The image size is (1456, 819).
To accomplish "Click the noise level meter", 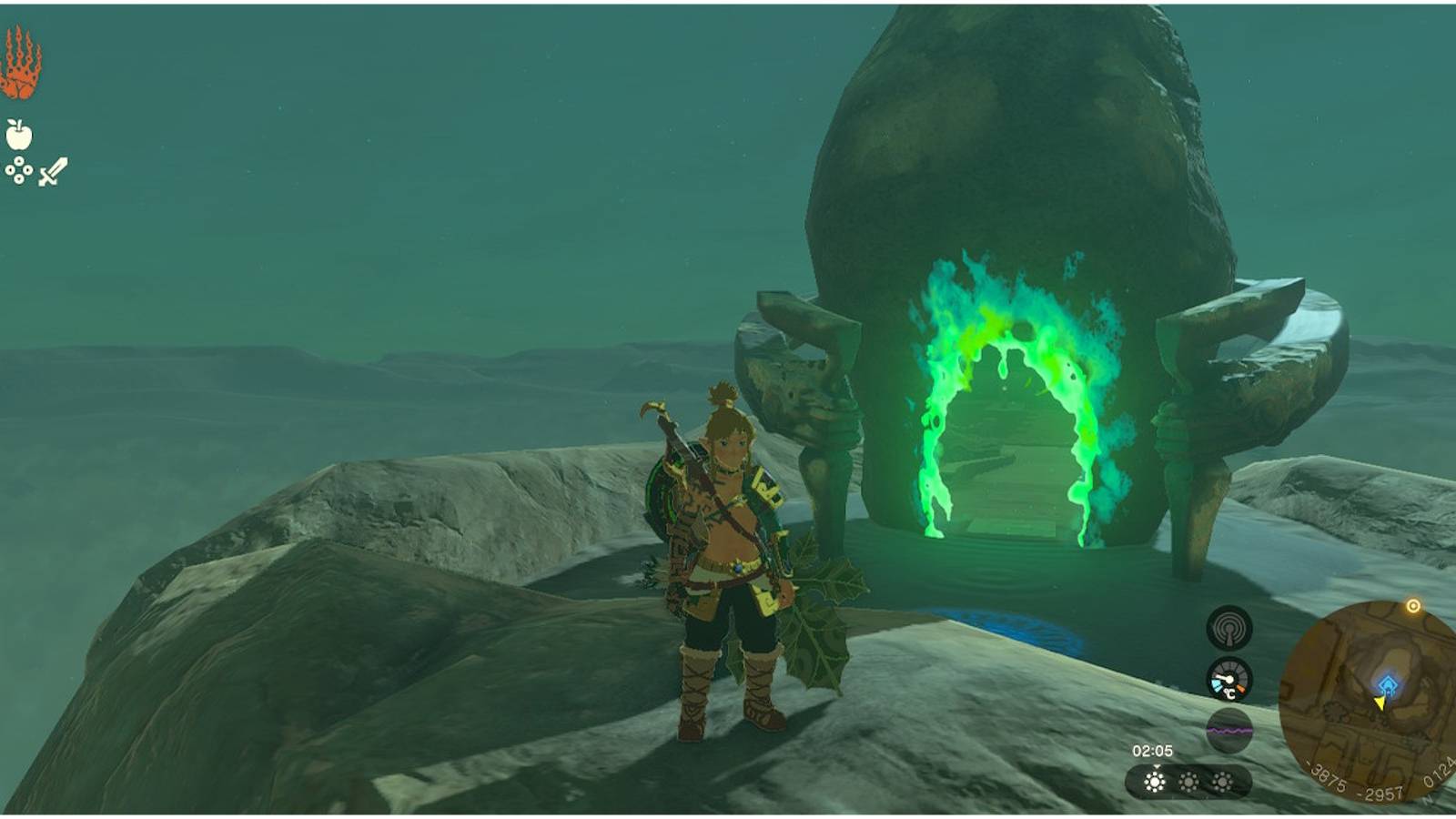I will point(1228,728).
